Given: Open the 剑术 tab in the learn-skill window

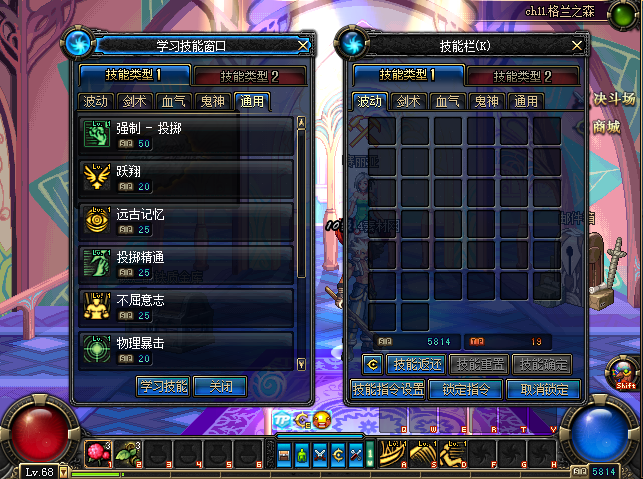Looking at the screenshot, I should [134, 101].
